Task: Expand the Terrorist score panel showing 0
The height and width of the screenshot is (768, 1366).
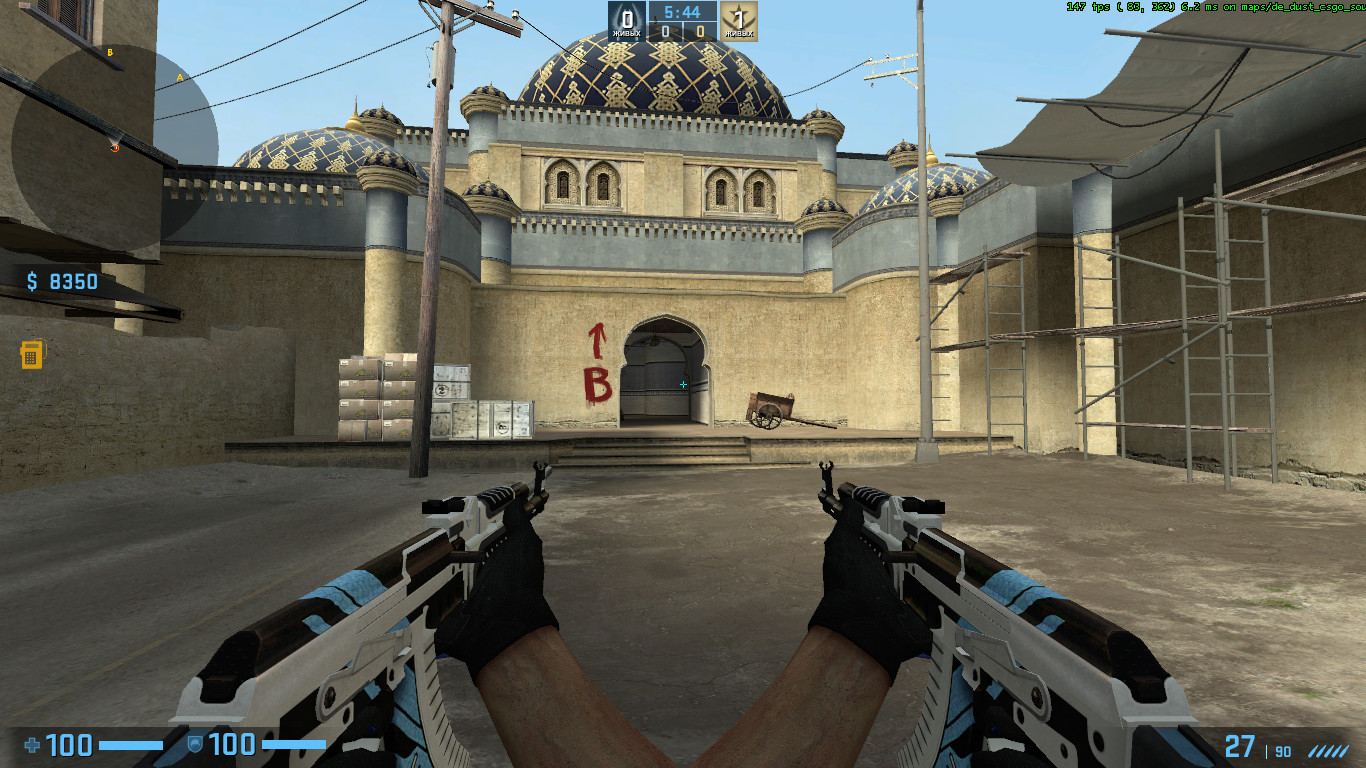Action: tap(701, 29)
